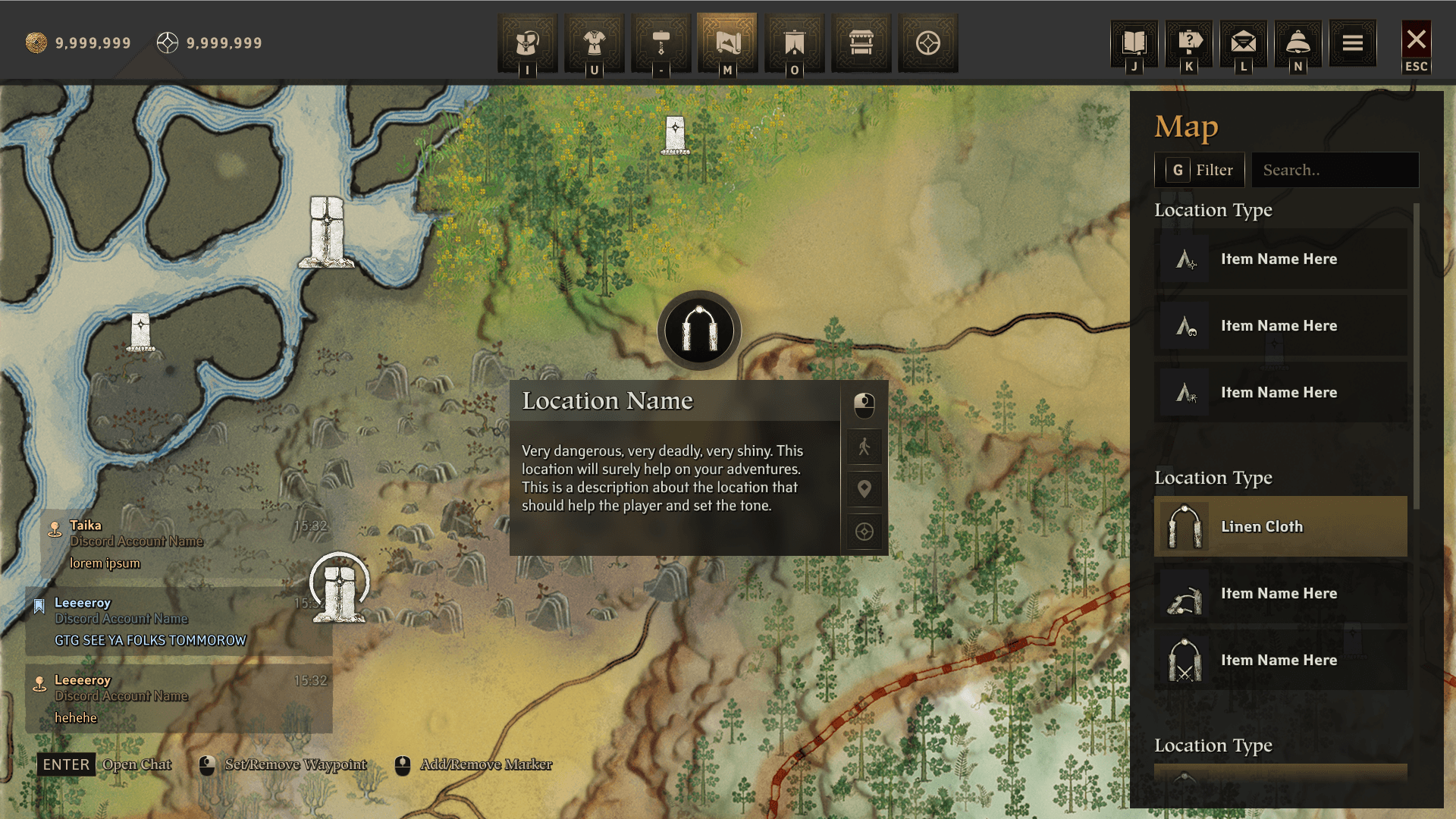Close the map with the X button
1456x819 pixels.
[x=1416, y=40]
